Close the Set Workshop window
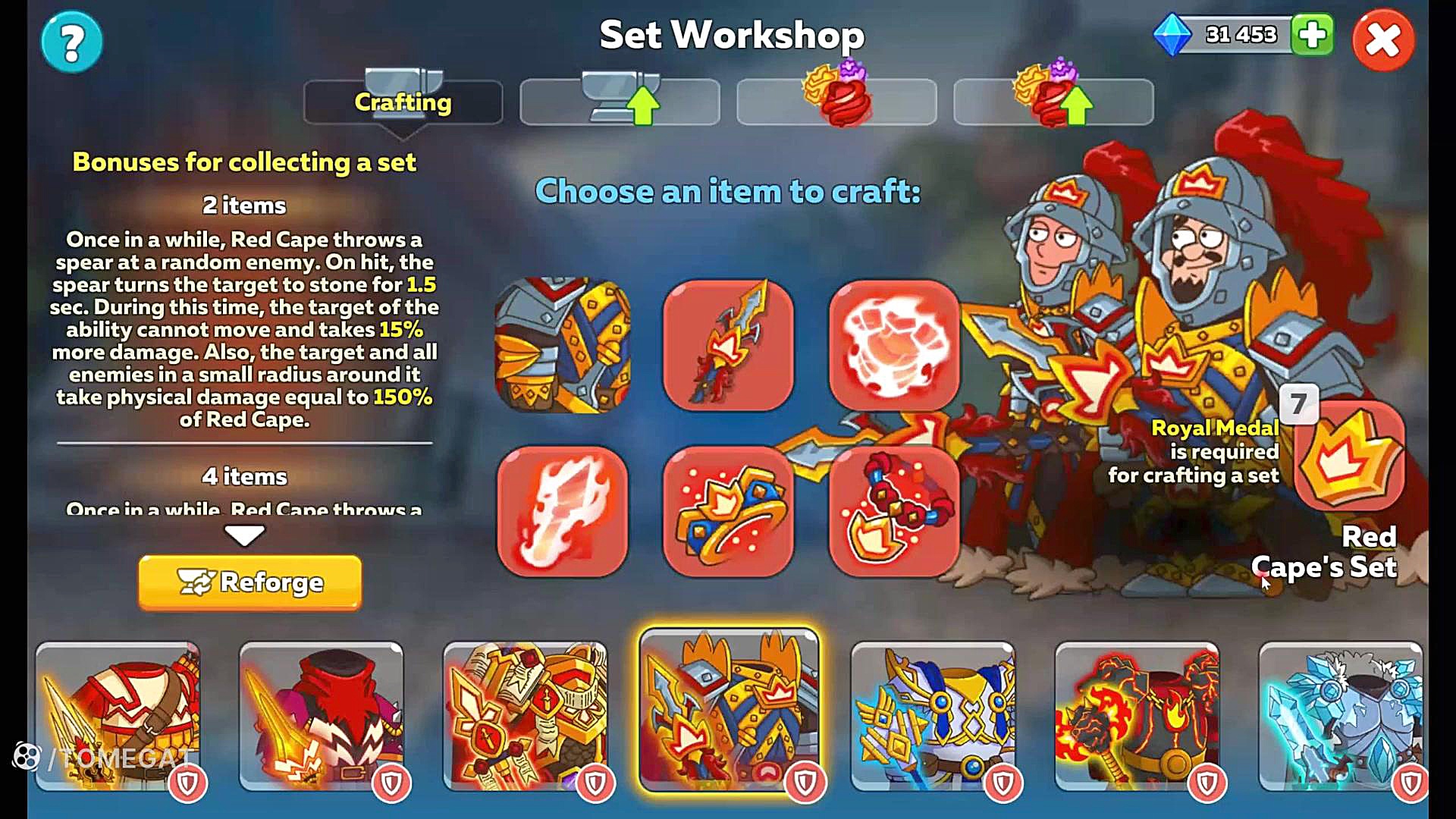 pyautogui.click(x=1382, y=41)
